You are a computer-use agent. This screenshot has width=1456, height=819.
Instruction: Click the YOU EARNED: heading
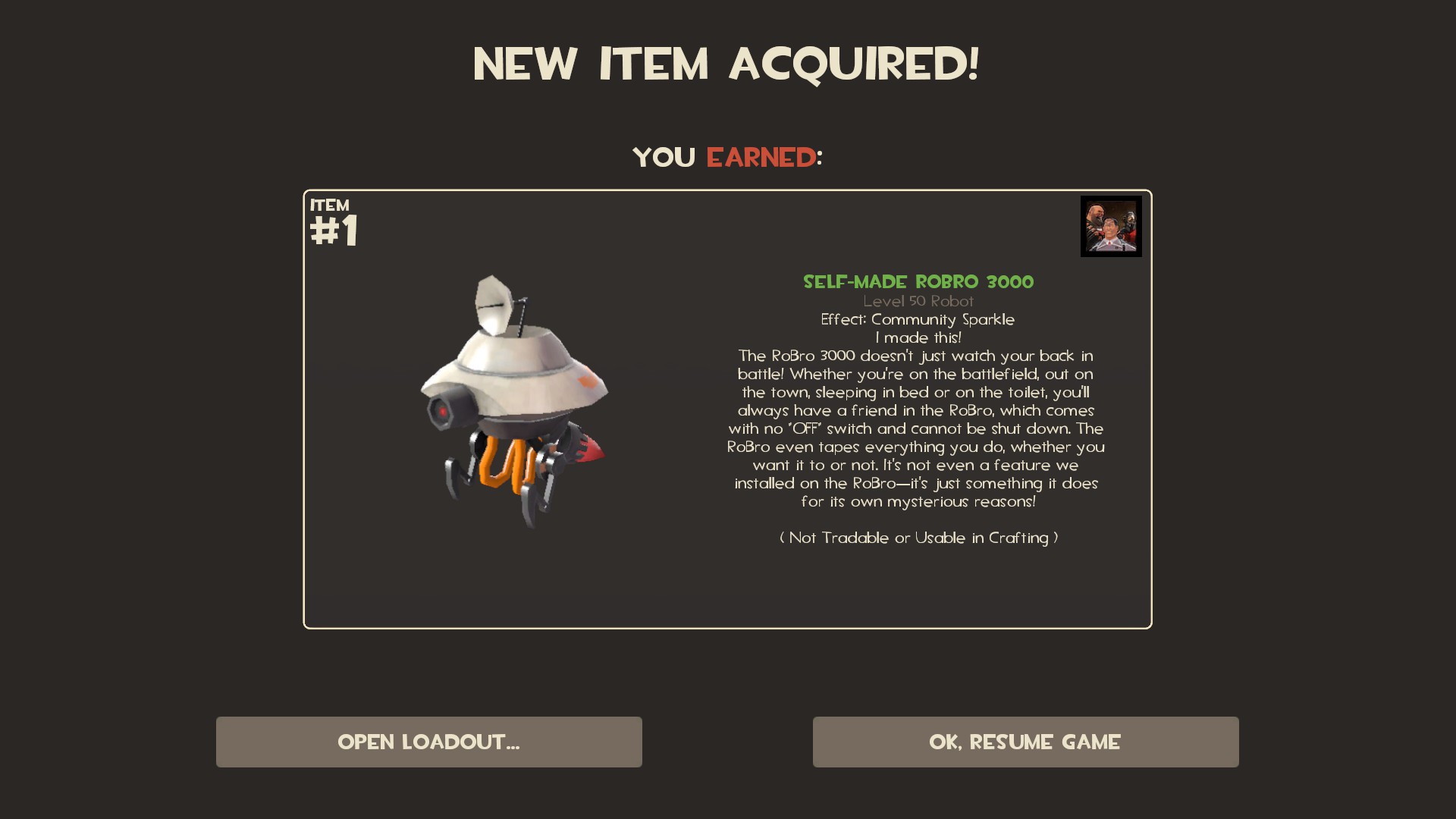(x=726, y=157)
